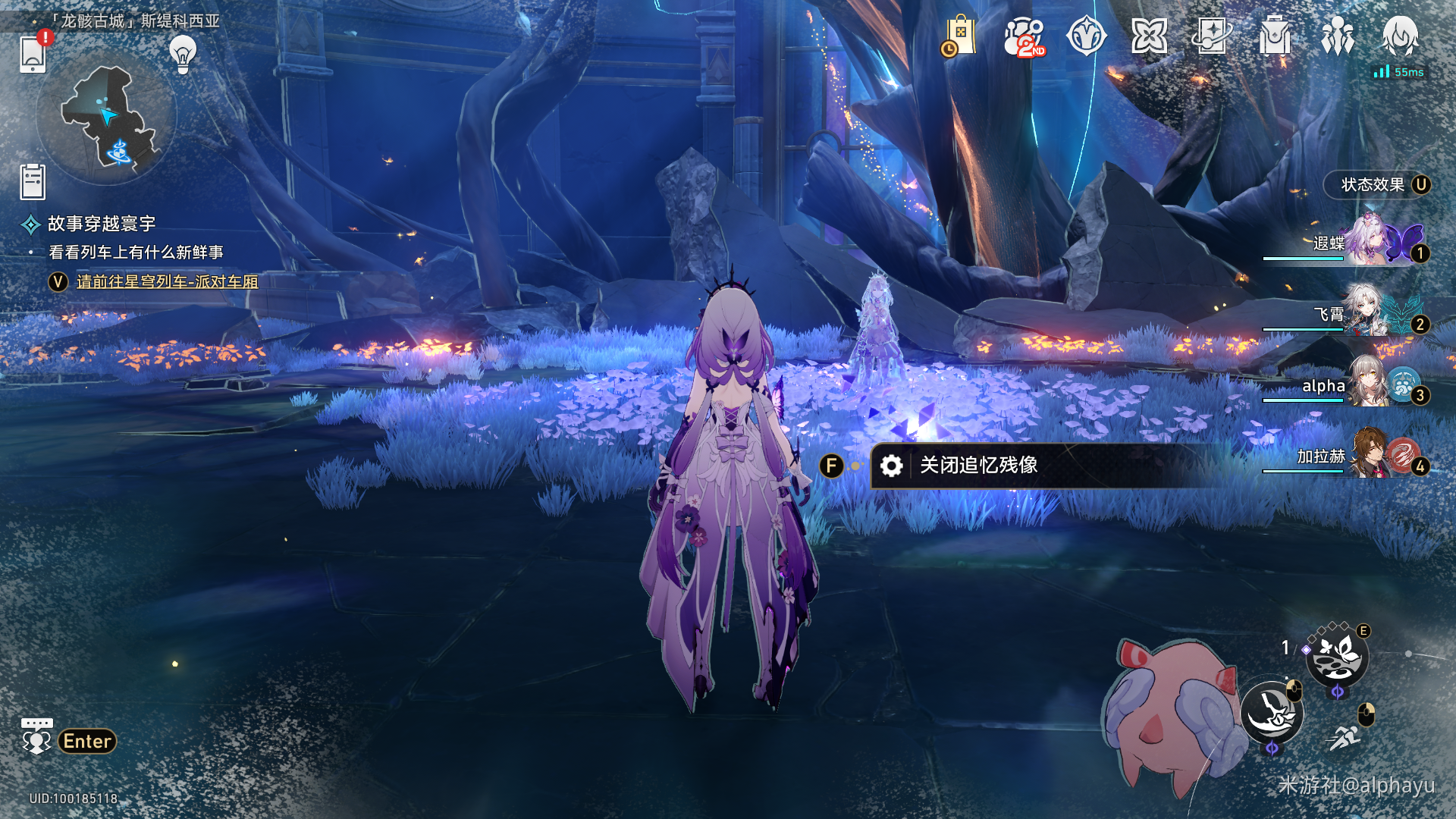The image size is (1456, 819).
Task: Open the circular minimap
Action: (x=107, y=119)
